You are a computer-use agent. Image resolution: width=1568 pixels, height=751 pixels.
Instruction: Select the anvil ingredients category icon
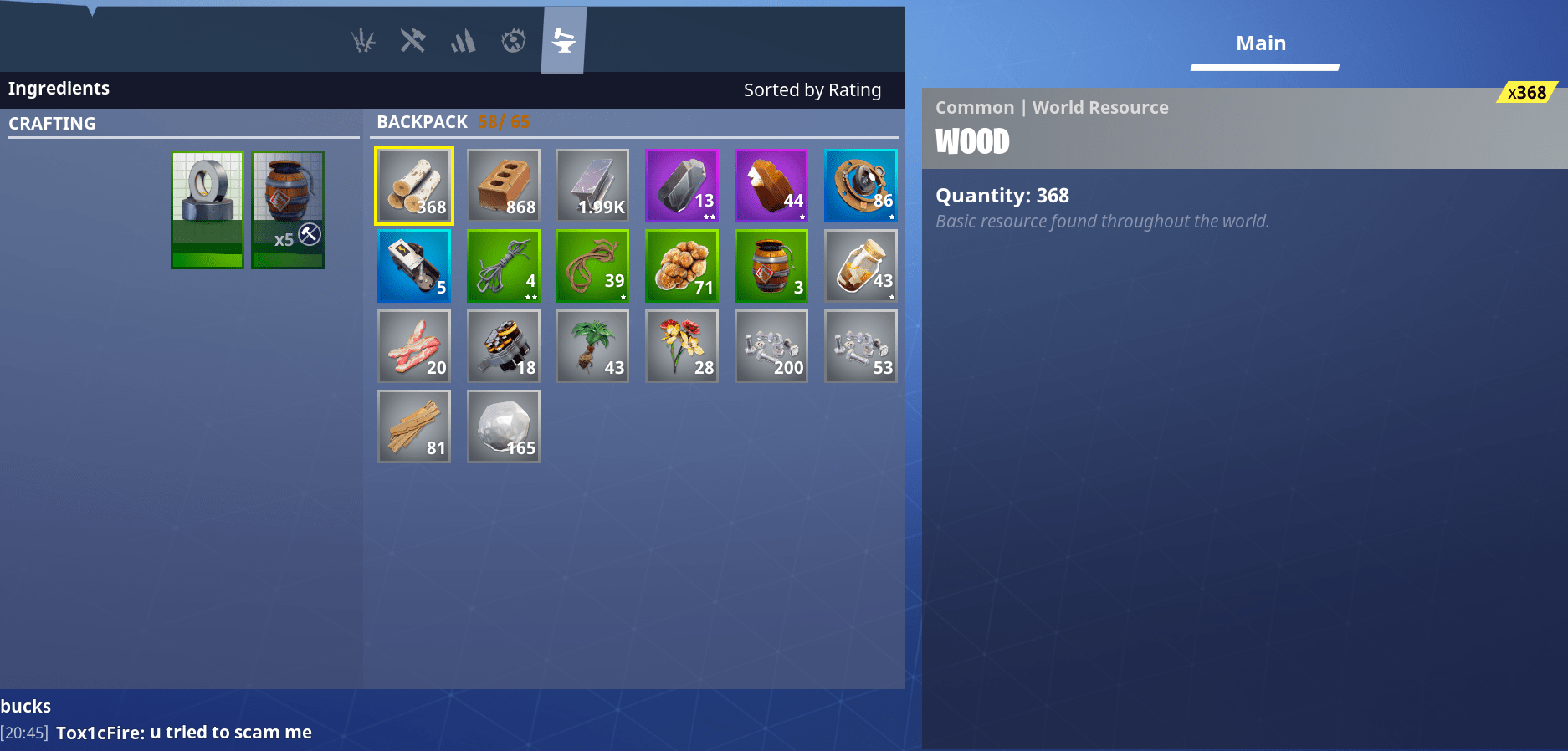[x=562, y=38]
